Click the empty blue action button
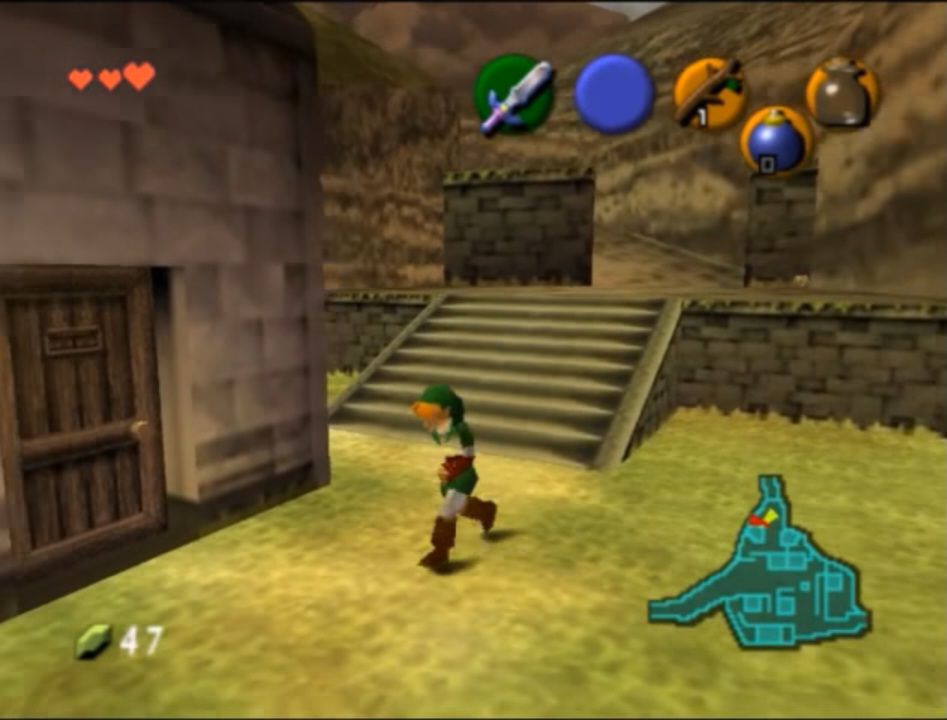Viewport: 947px width, 720px height. pyautogui.click(x=613, y=95)
